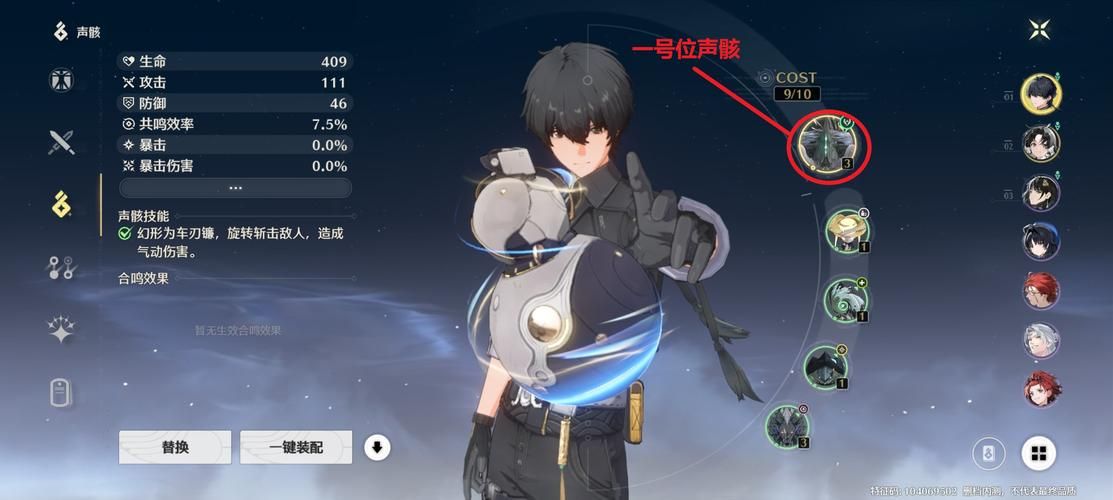Switch to the four-point star tab
The height and width of the screenshot is (500, 1113).
62,330
